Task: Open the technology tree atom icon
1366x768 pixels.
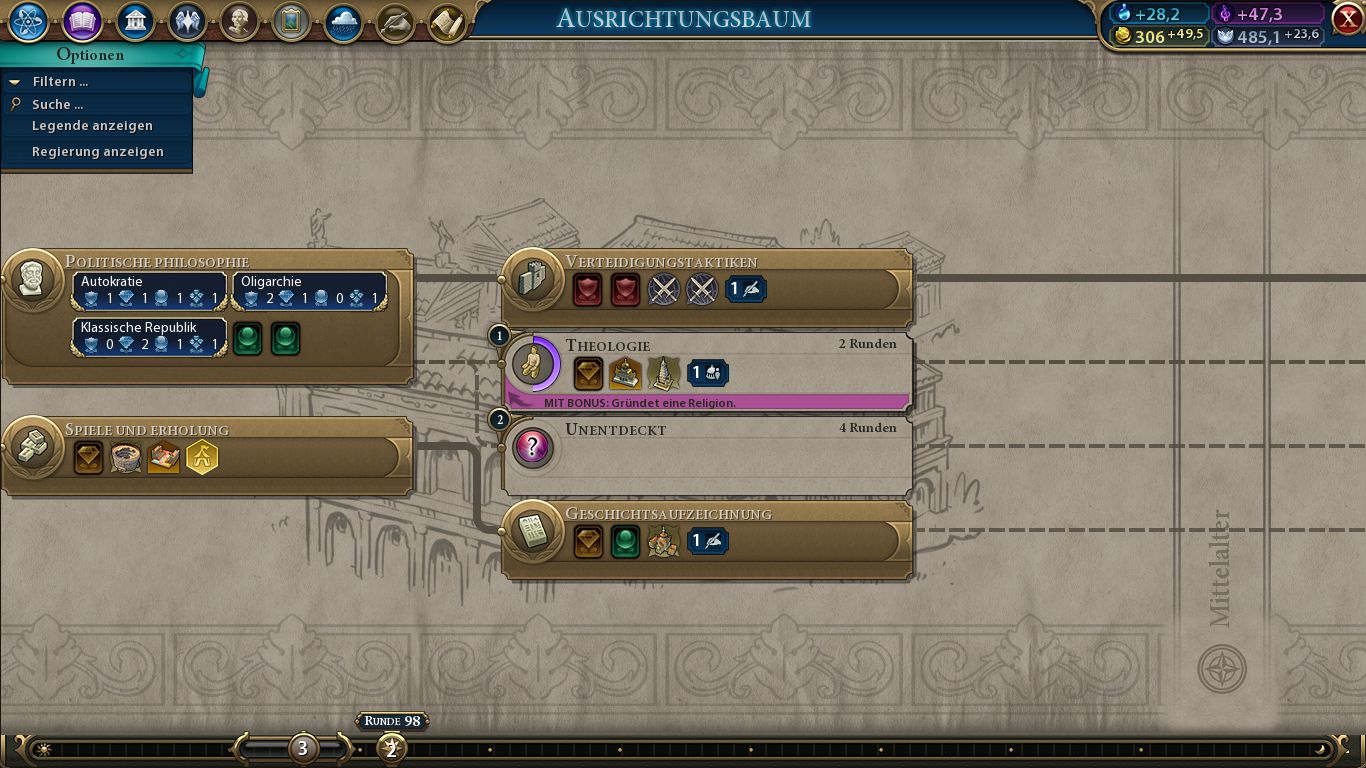Action: [x=27, y=22]
